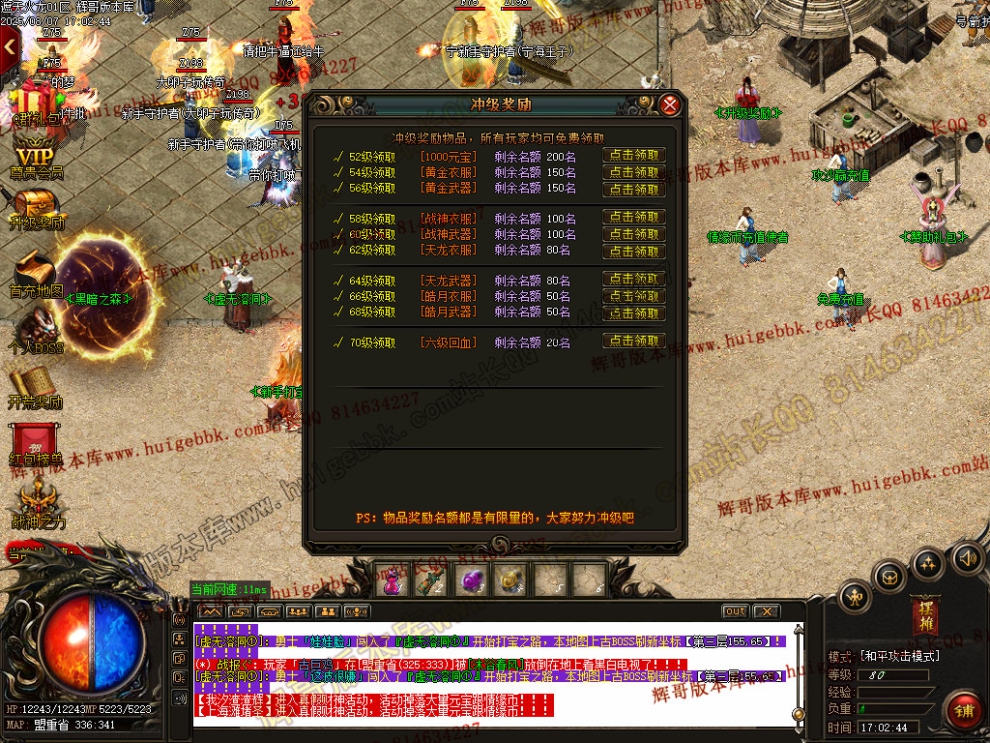Claim the level 54 黄金衣服 reward
Image resolution: width=990 pixels, height=743 pixels.
tap(634, 172)
